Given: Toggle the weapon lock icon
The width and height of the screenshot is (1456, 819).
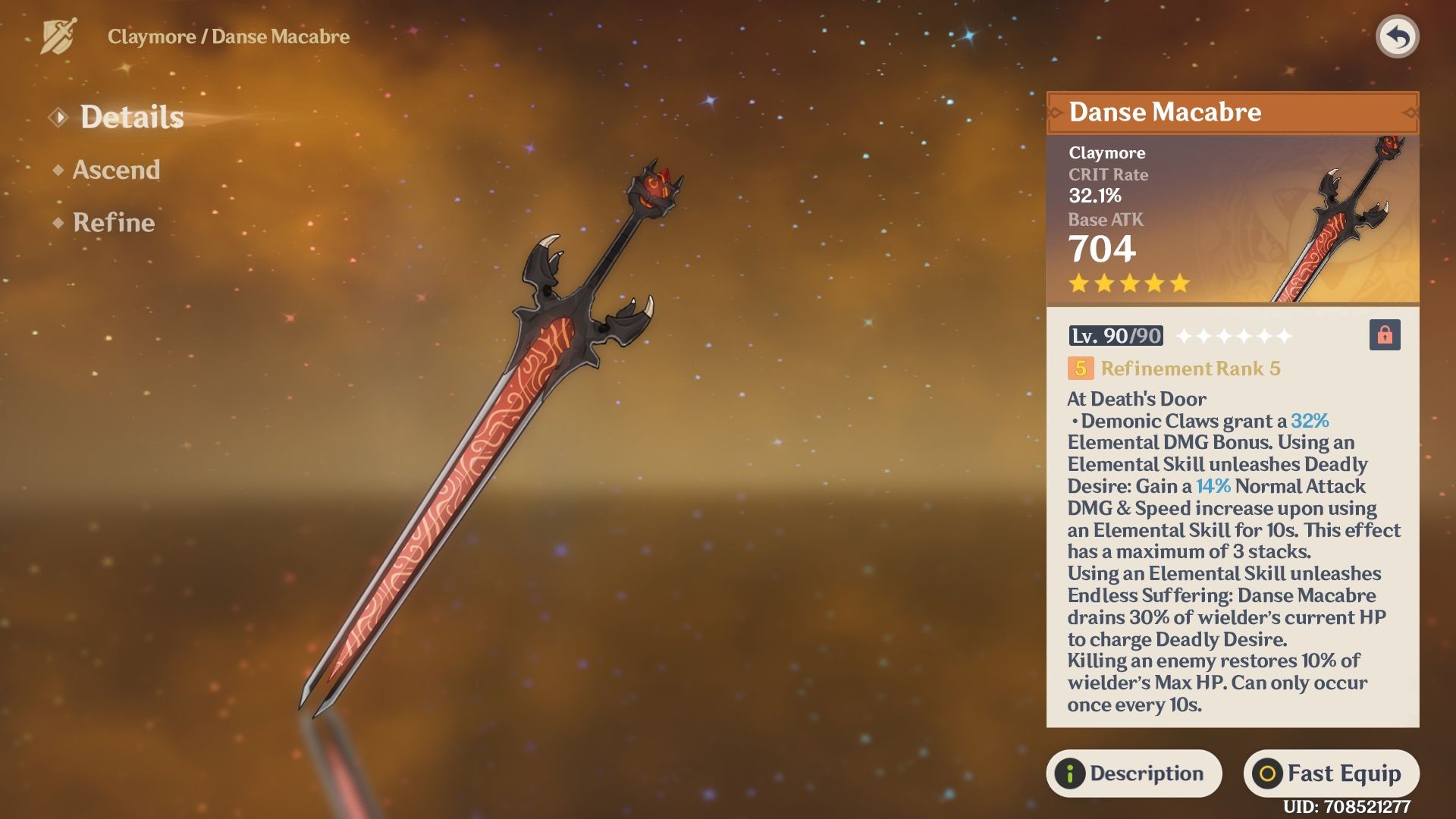Looking at the screenshot, I should (1384, 335).
